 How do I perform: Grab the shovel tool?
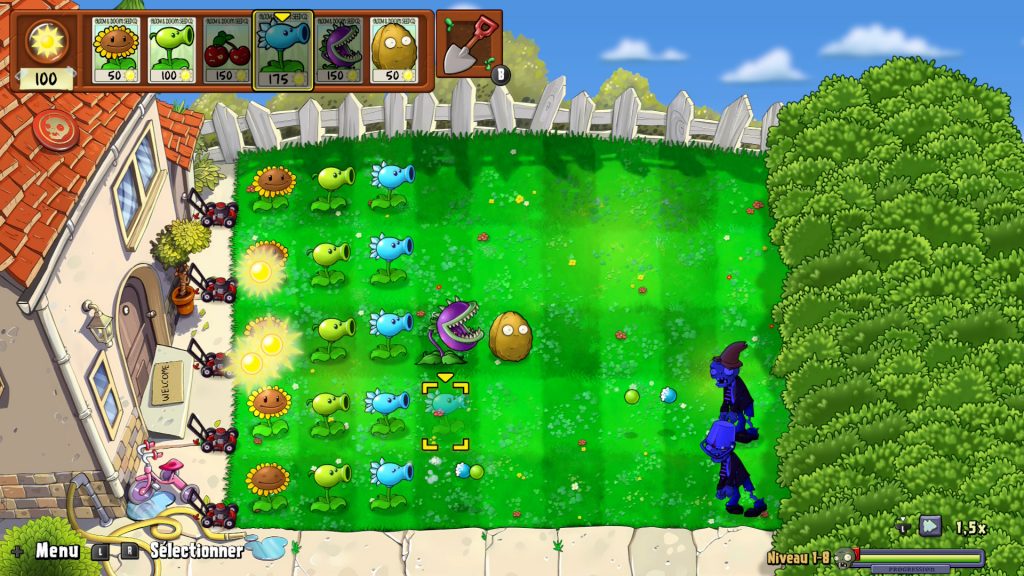(468, 46)
